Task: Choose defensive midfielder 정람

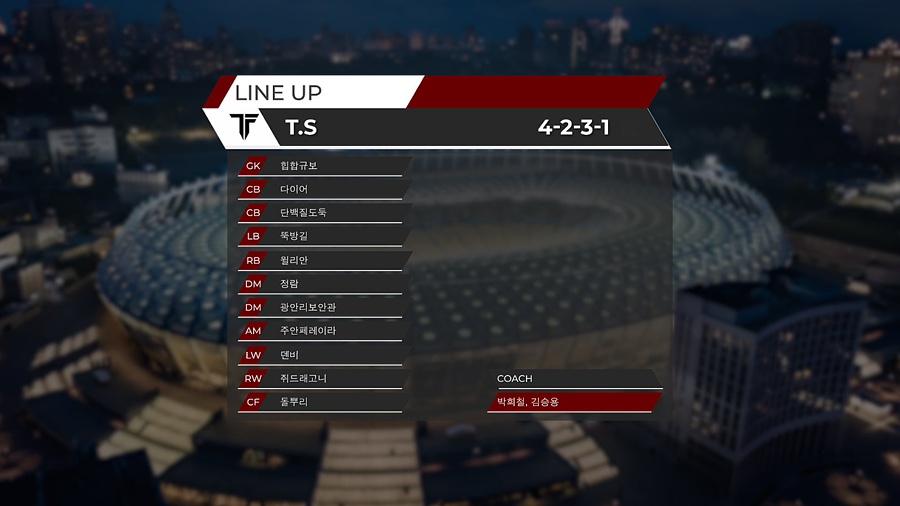Action: tap(291, 284)
